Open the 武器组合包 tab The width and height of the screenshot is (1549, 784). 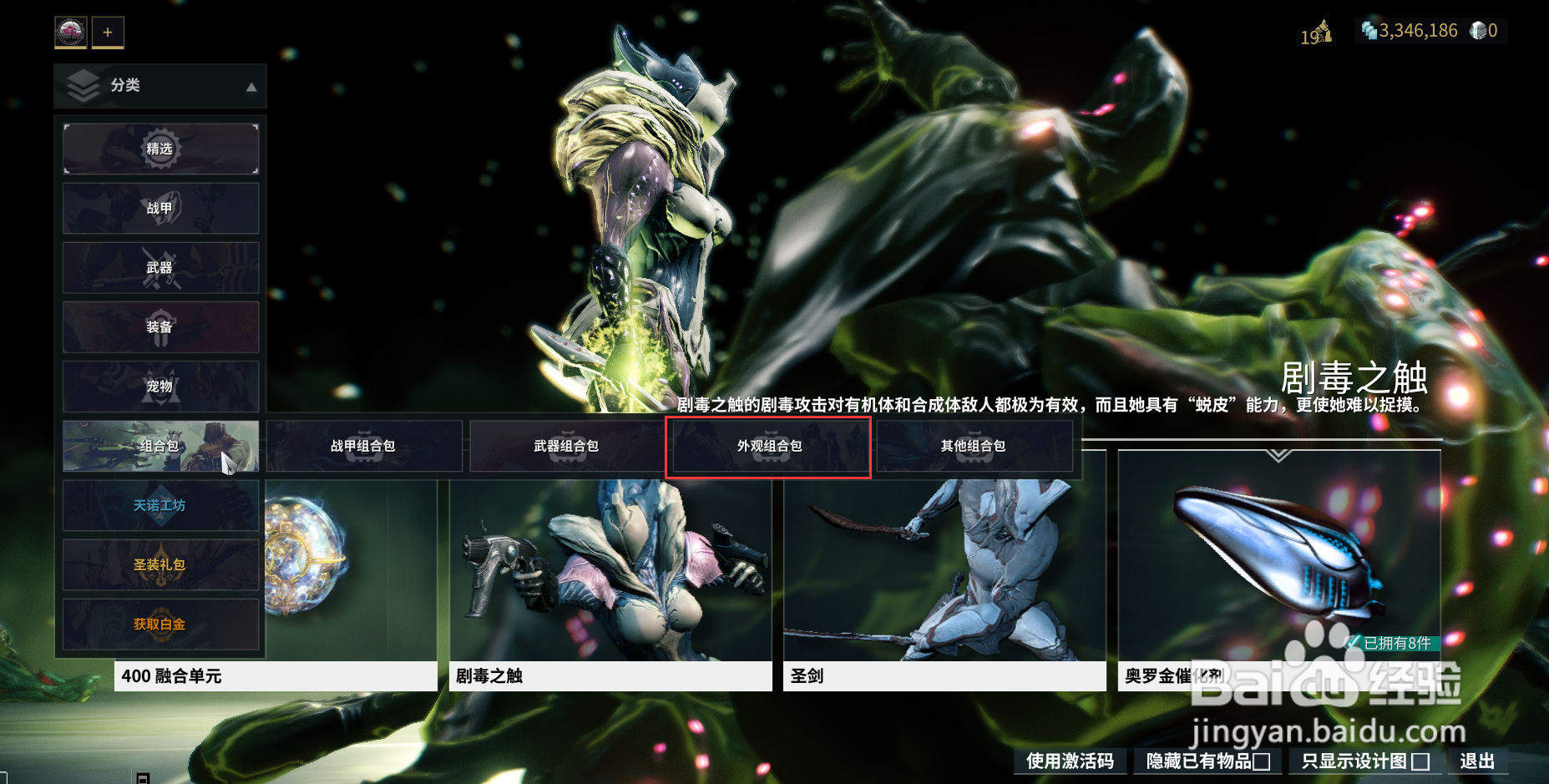[x=566, y=446]
